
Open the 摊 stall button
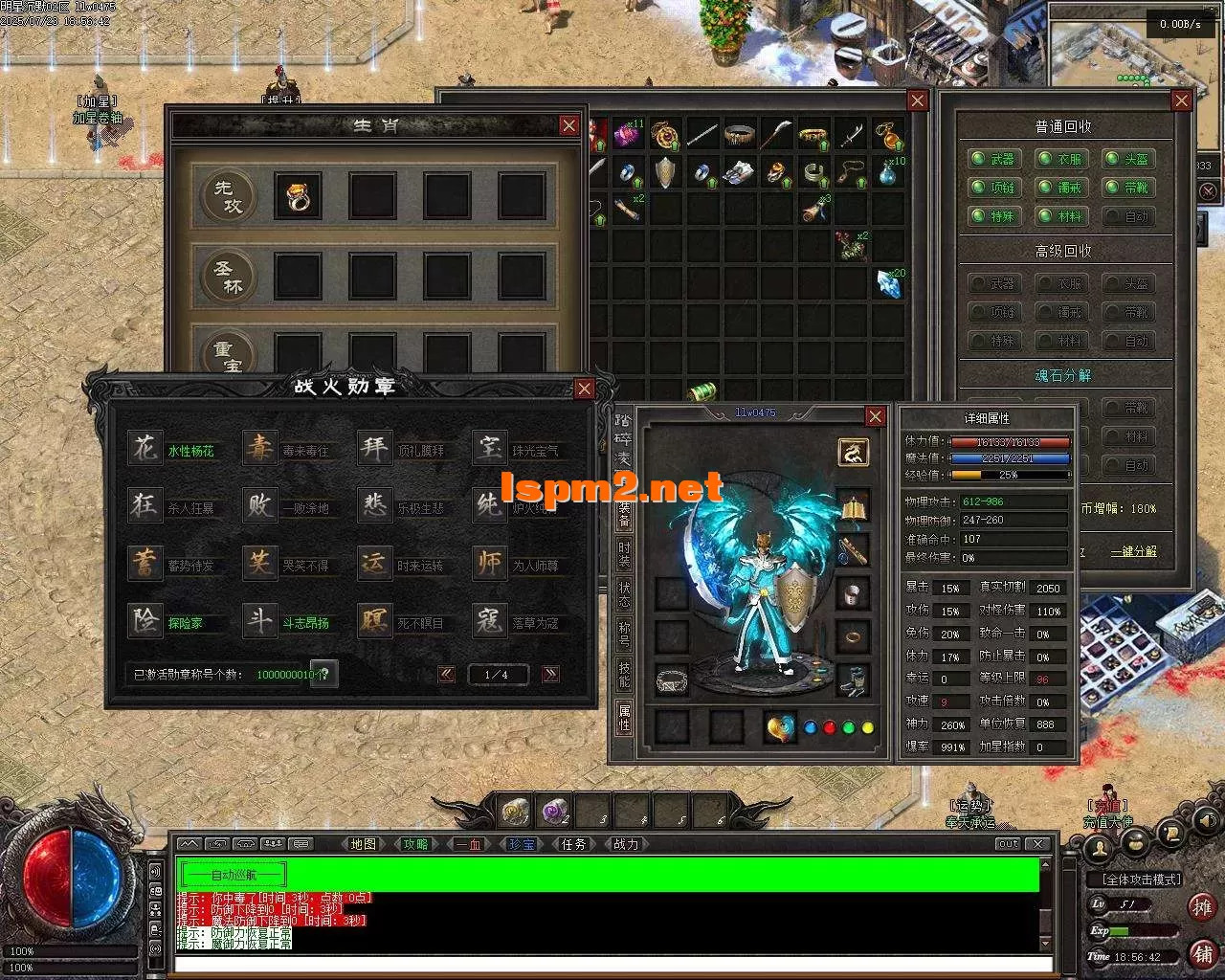click(x=1202, y=906)
